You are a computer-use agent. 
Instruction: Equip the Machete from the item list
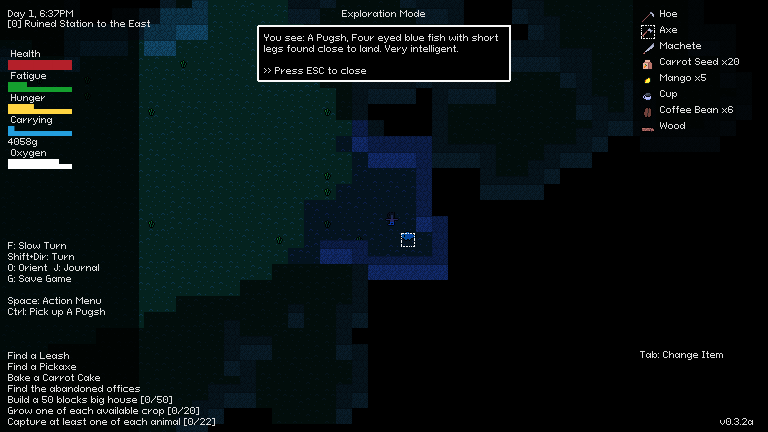click(x=679, y=46)
